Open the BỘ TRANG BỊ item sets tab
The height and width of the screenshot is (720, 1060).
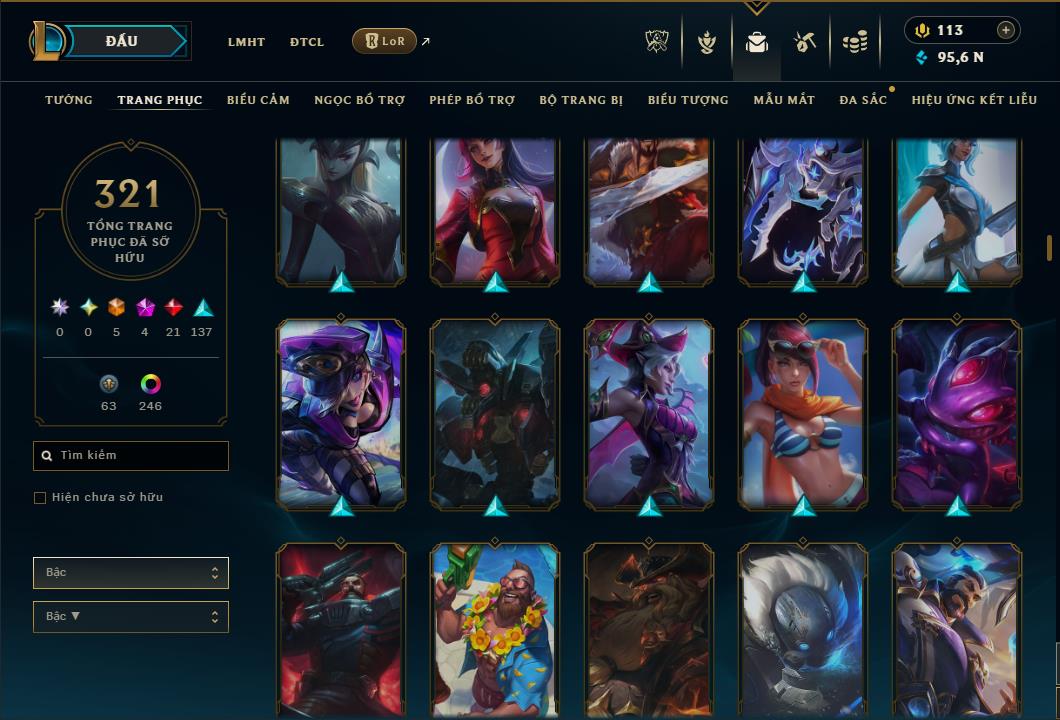pyautogui.click(x=581, y=100)
